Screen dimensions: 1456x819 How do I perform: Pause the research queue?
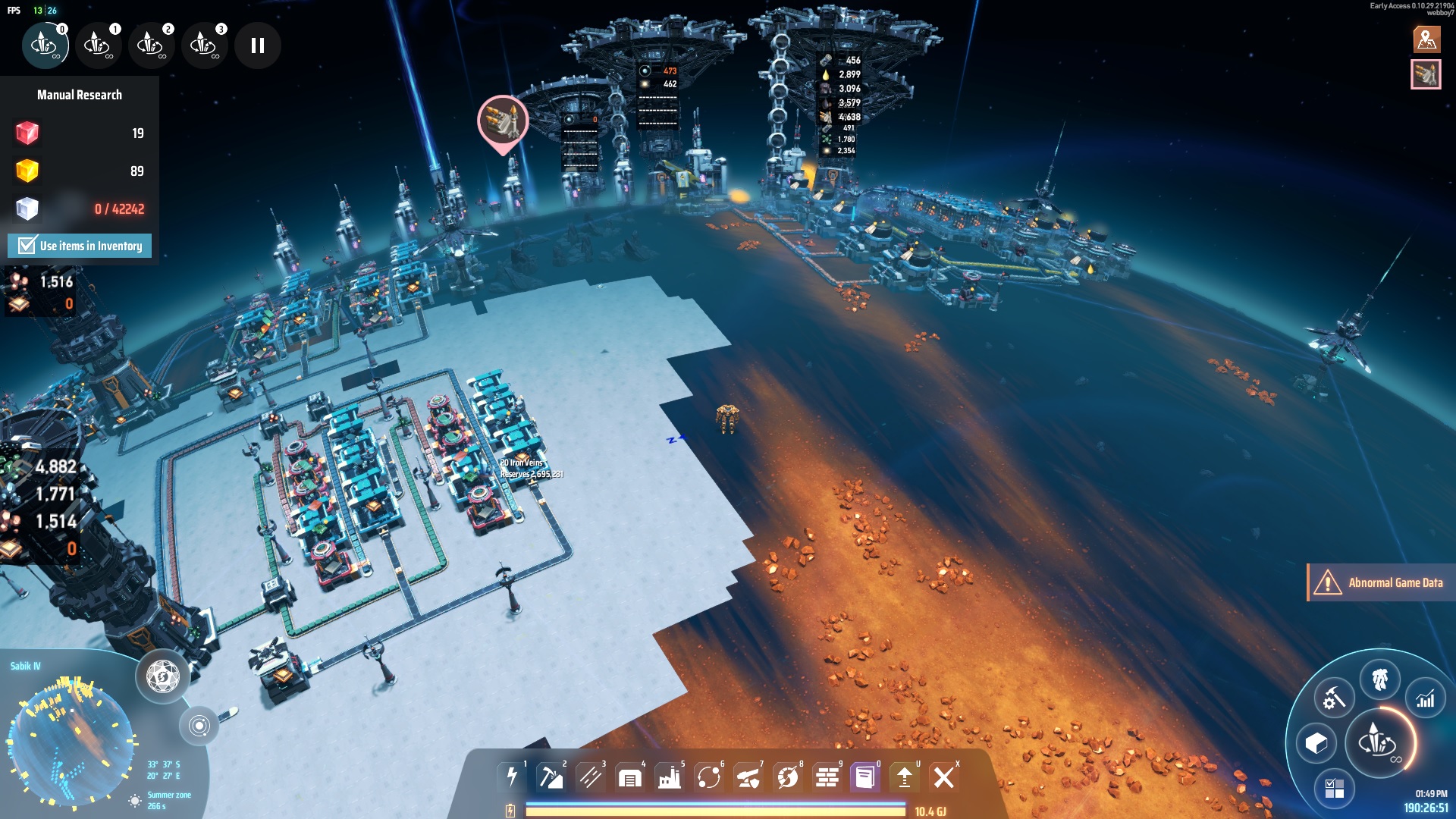click(x=258, y=45)
